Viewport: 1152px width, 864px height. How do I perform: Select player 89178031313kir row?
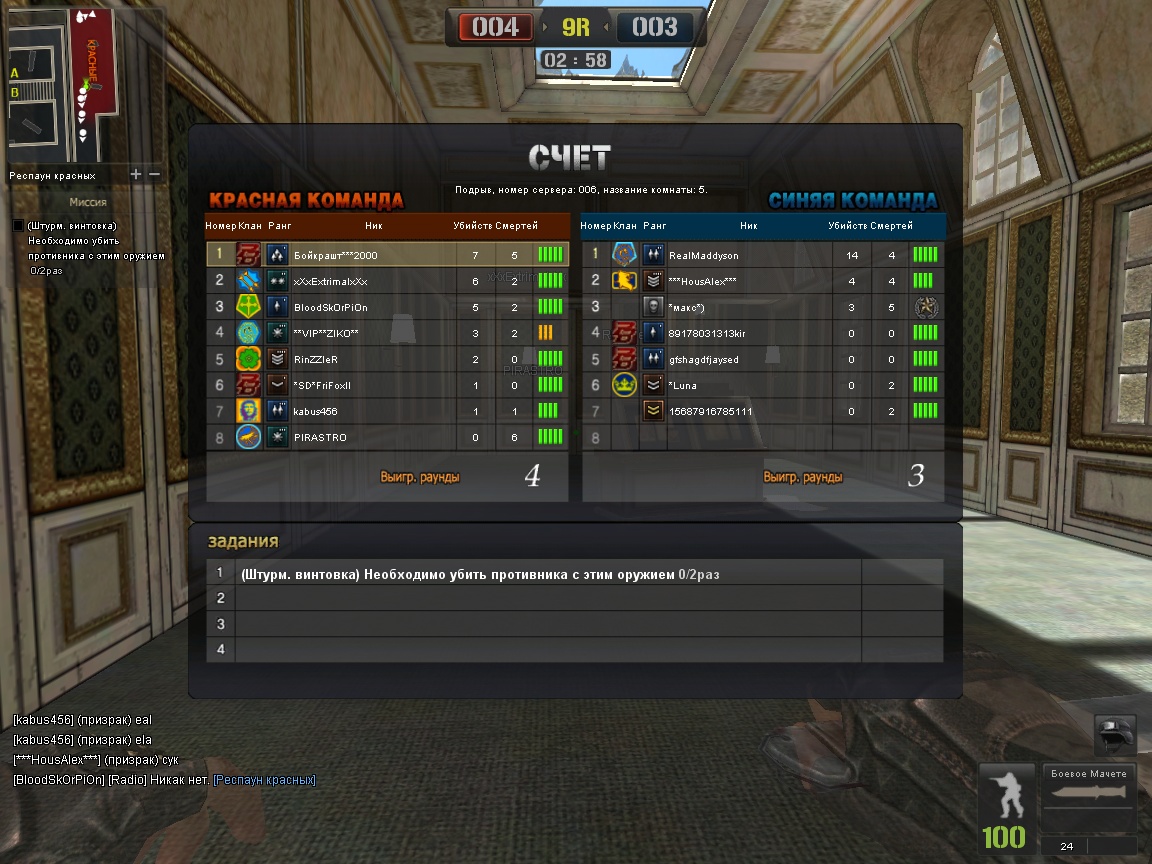[x=762, y=333]
